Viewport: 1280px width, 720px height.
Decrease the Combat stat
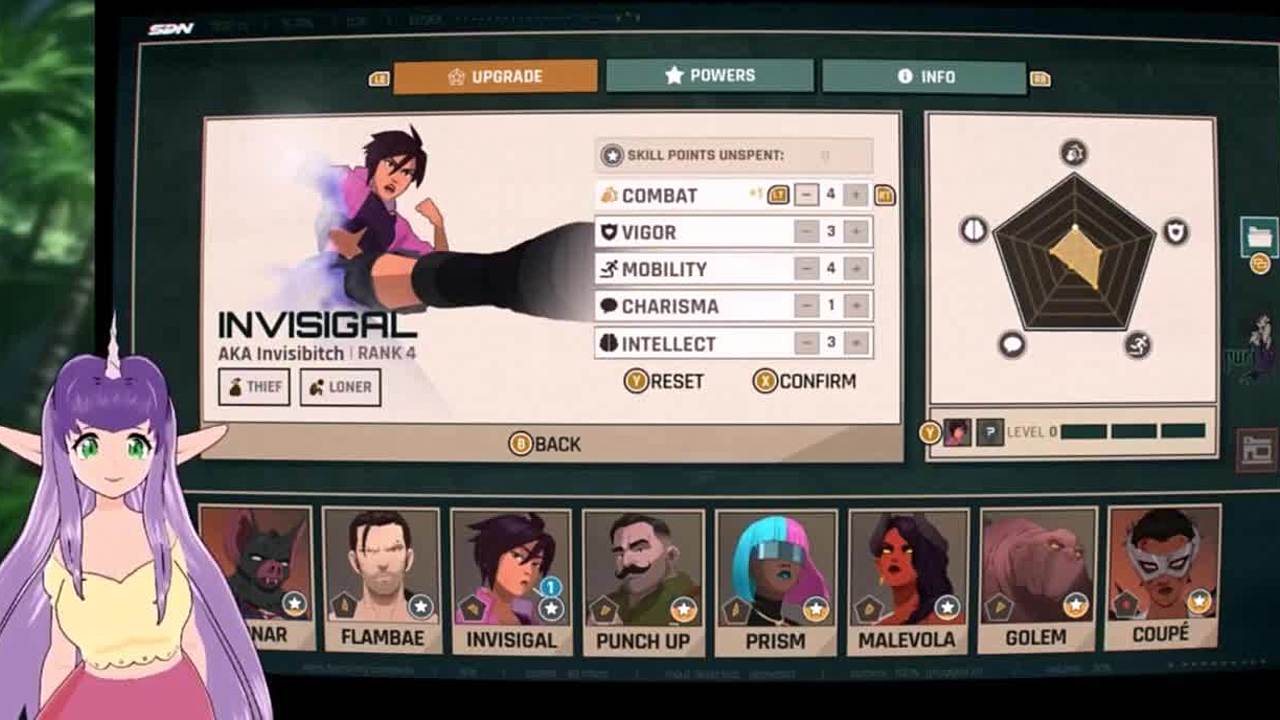806,195
